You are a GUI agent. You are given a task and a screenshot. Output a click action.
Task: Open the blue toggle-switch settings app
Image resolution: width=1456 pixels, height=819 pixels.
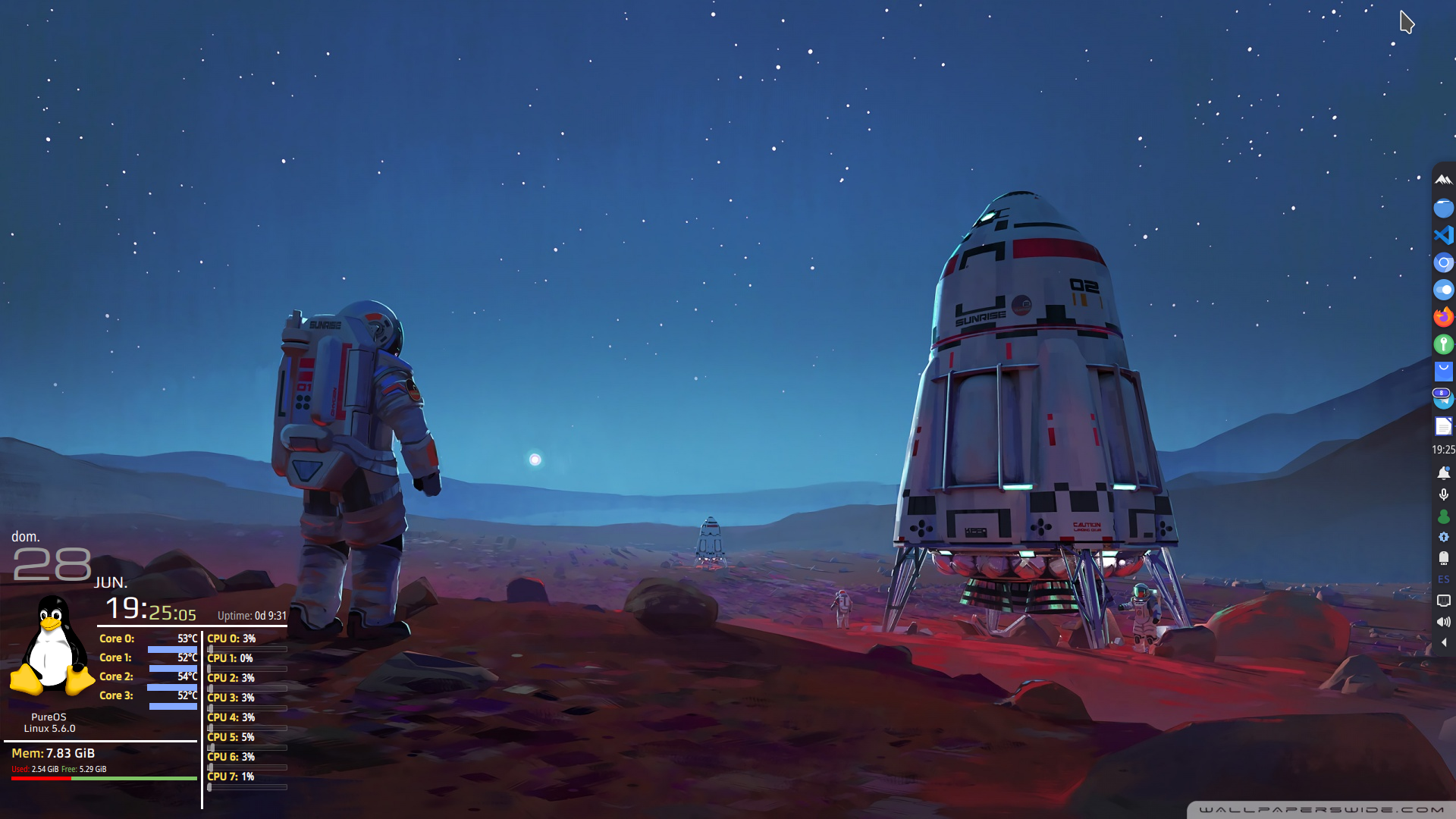[1443, 290]
